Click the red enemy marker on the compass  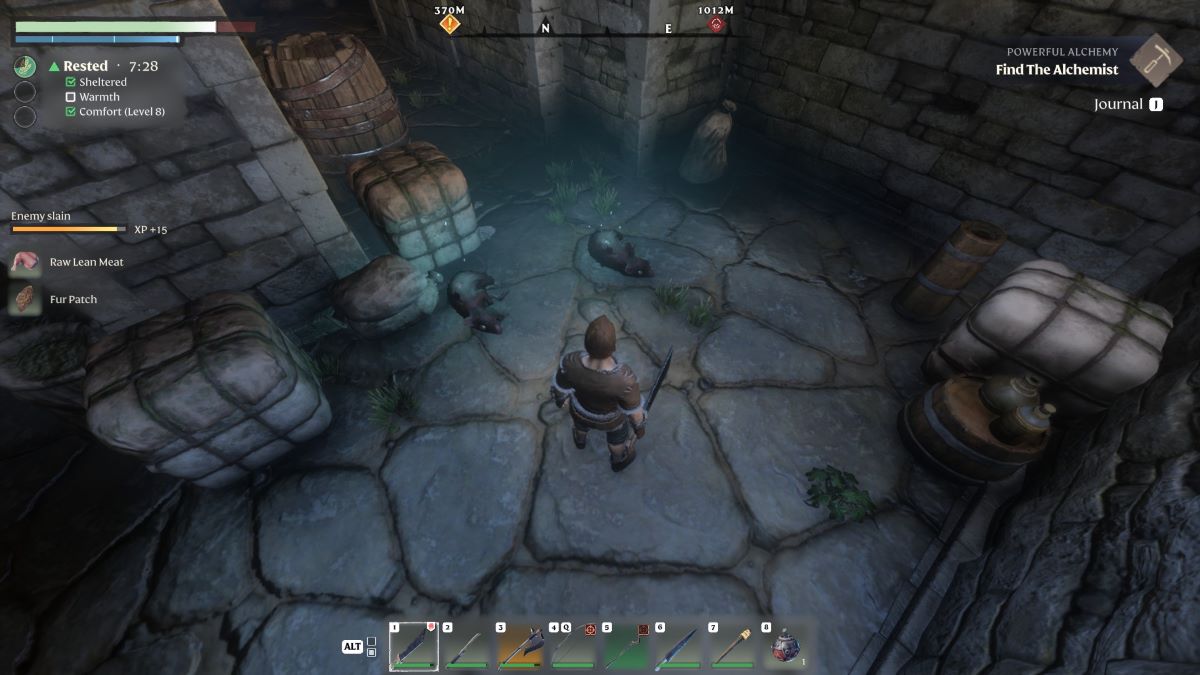tap(716, 24)
